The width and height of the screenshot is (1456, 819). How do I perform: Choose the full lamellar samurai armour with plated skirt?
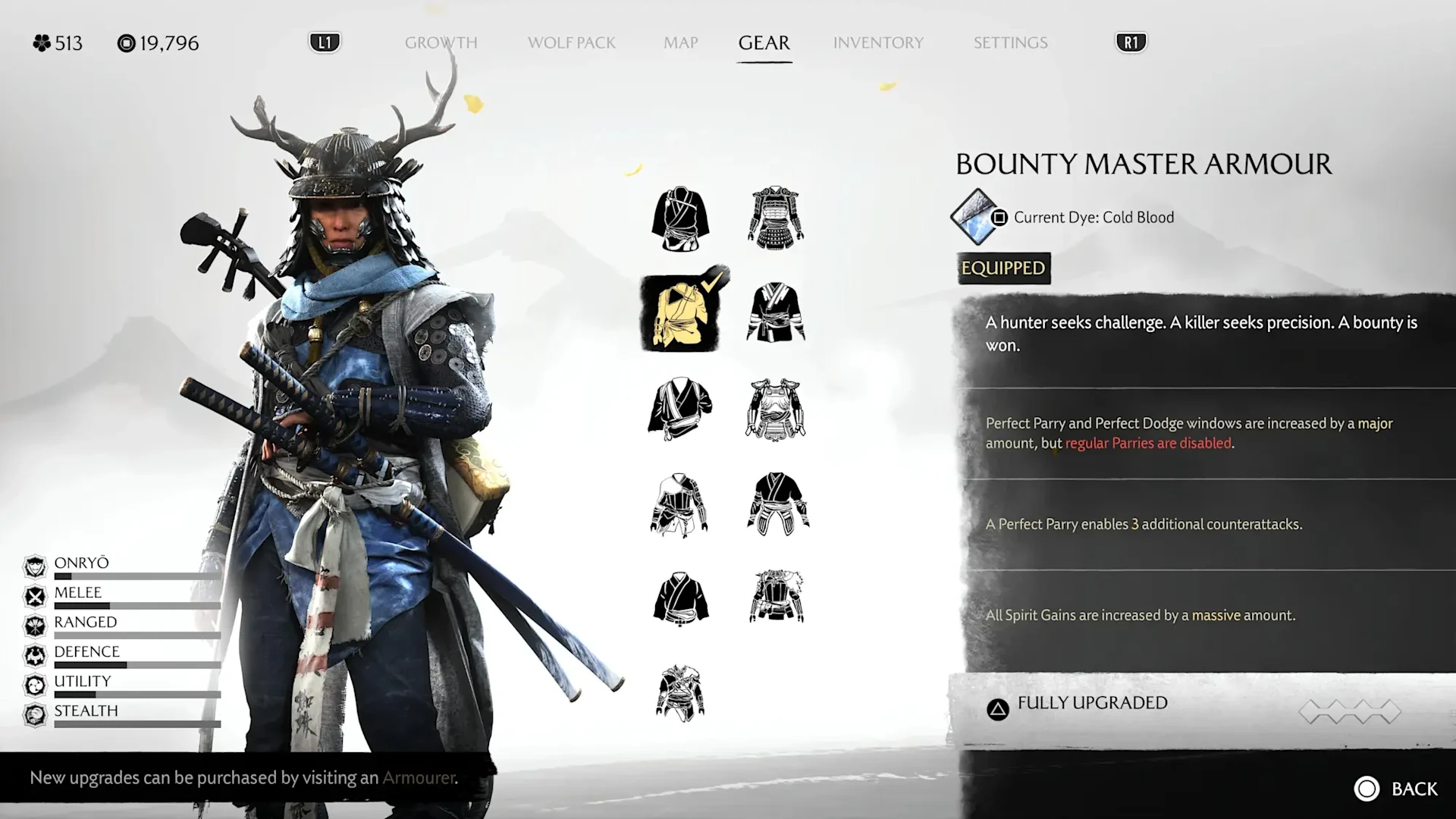point(776,218)
